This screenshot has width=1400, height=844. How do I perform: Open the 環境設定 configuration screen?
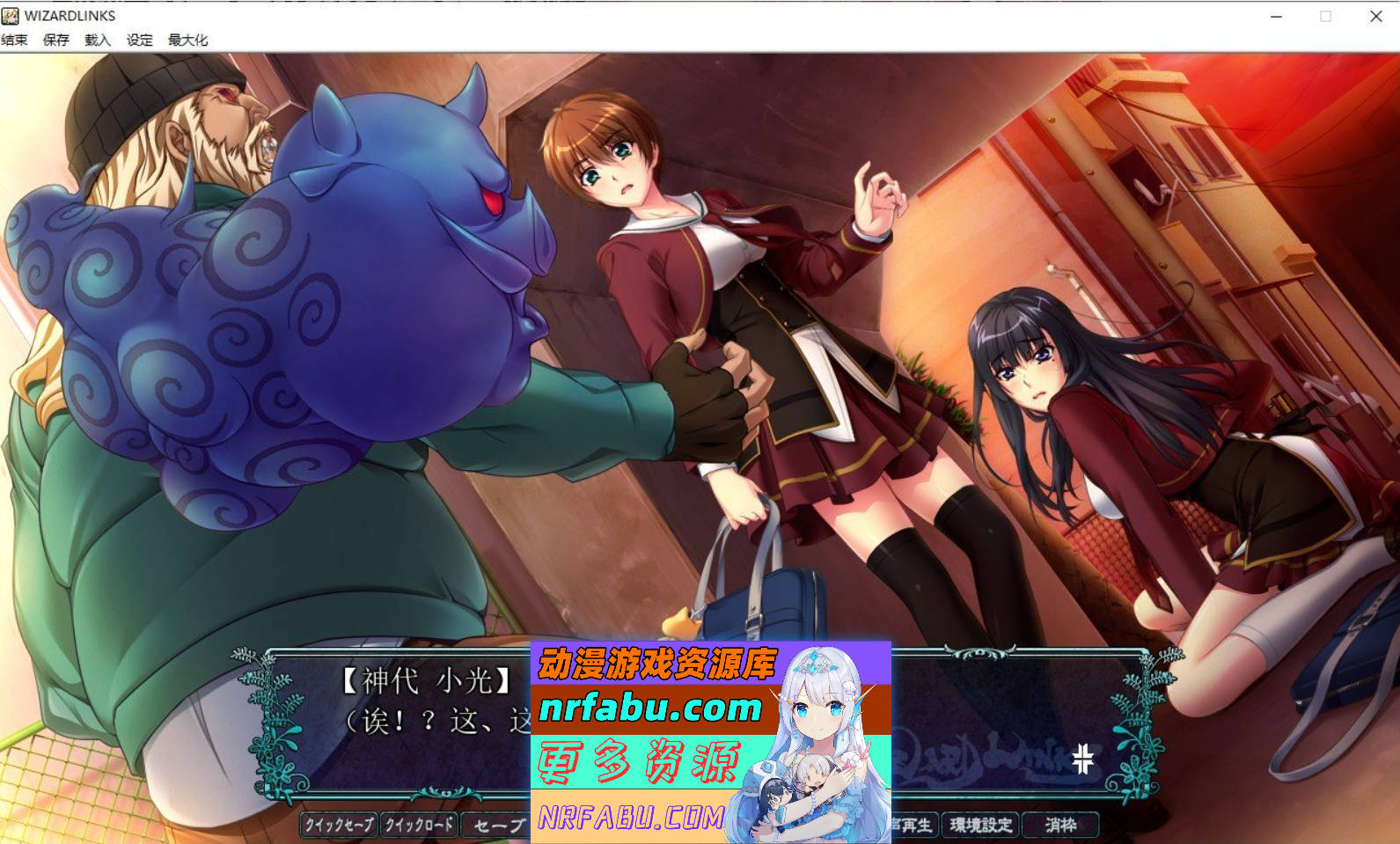pyautogui.click(x=979, y=826)
